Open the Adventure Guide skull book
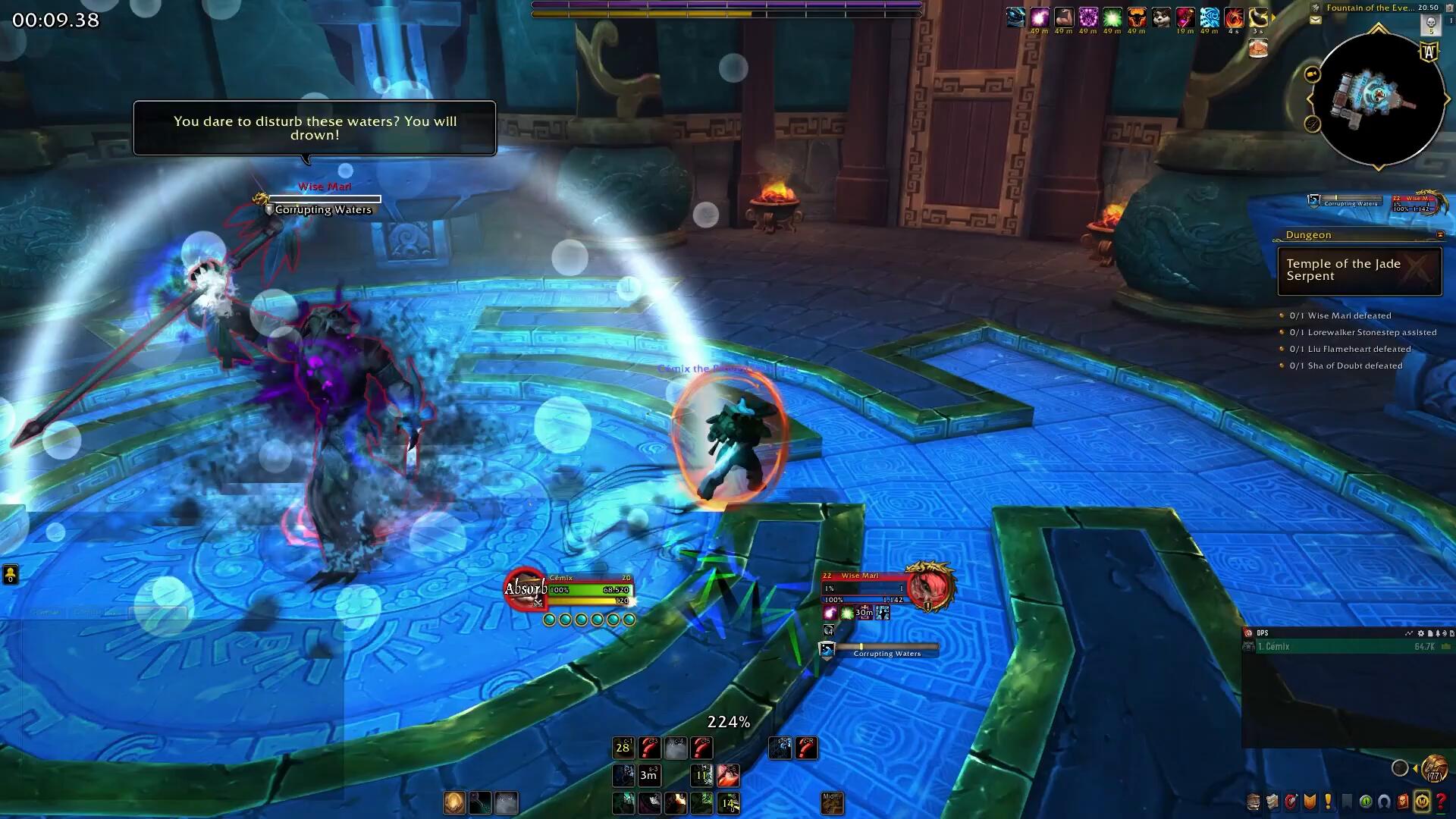Viewport: 1456px width, 819px height. coord(1403,802)
